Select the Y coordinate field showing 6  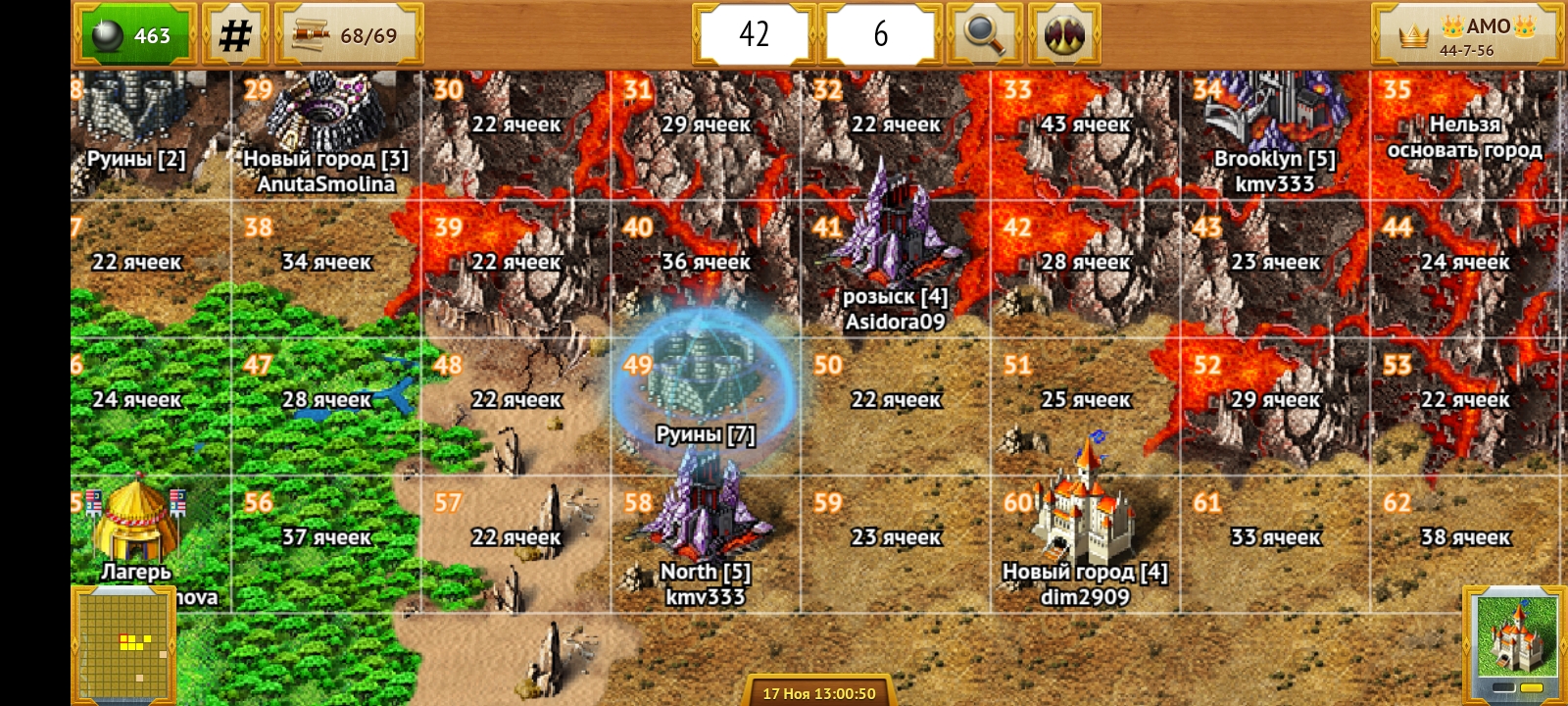[880, 34]
